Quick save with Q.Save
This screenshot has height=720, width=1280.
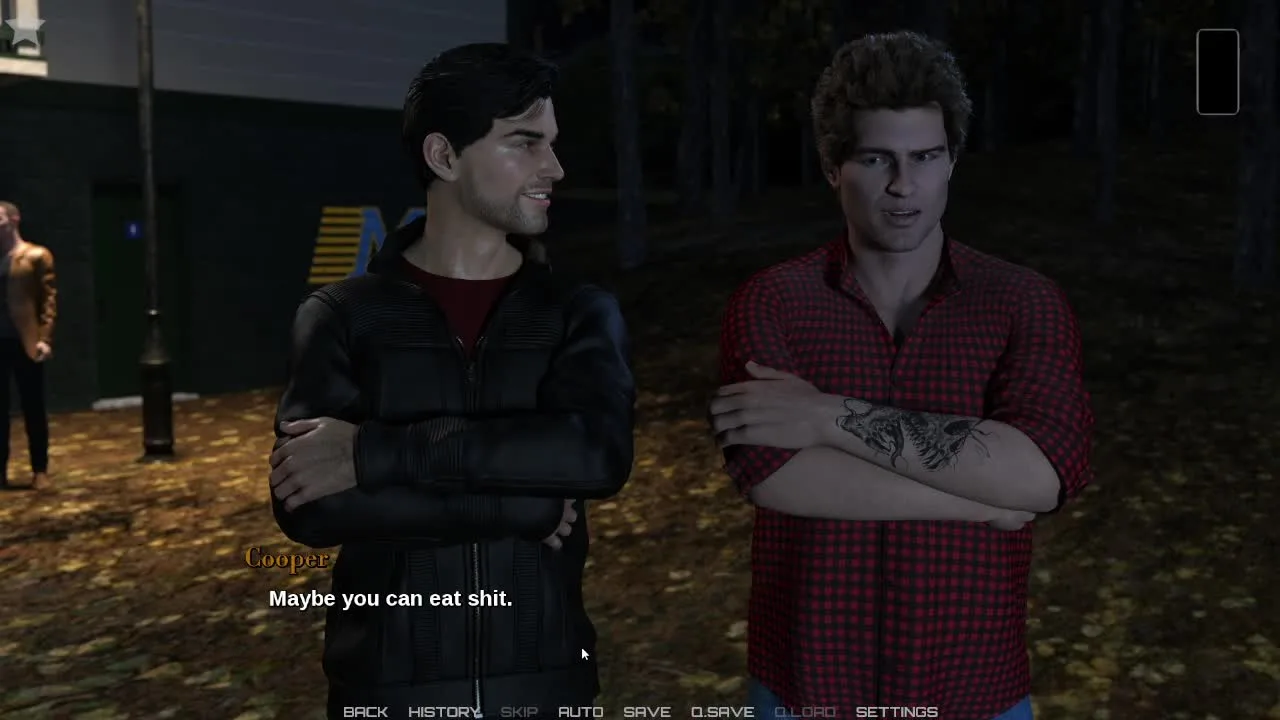722,711
